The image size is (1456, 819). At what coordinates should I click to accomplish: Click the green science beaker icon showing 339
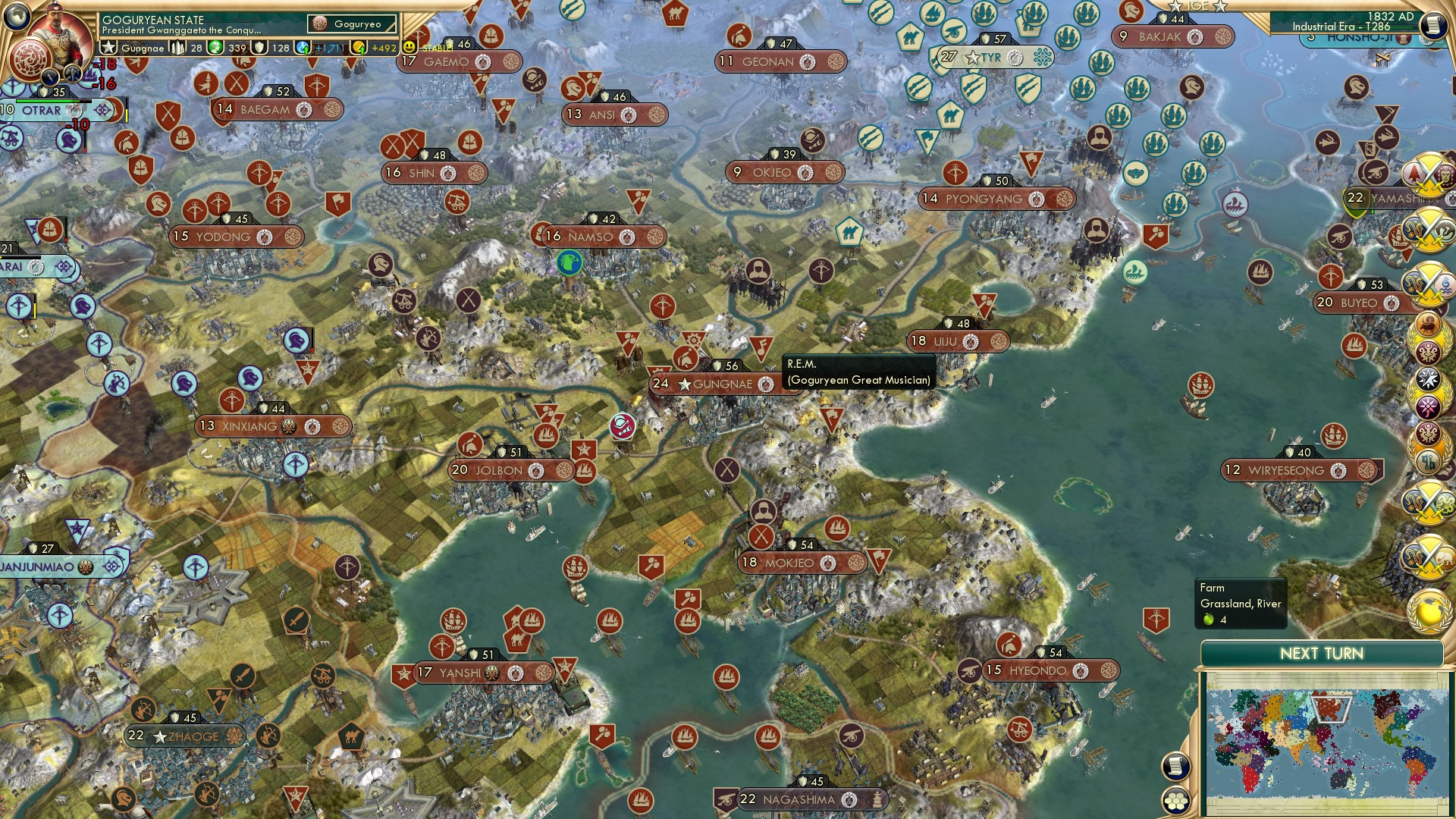tap(215, 47)
